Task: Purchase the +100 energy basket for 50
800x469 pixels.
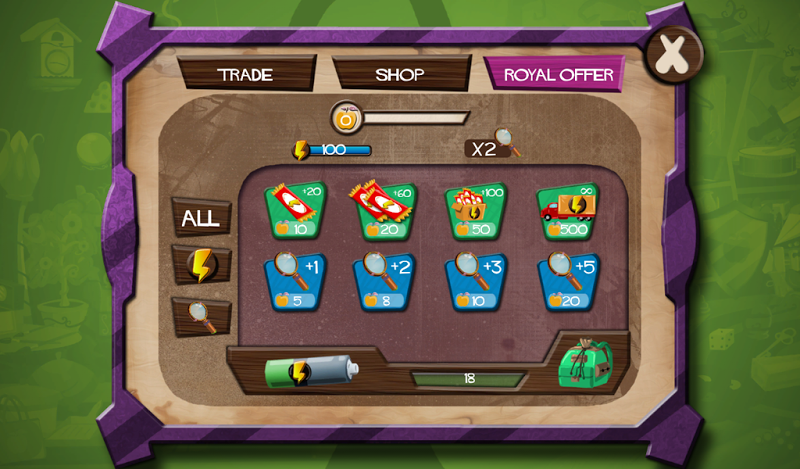Action: (x=475, y=211)
